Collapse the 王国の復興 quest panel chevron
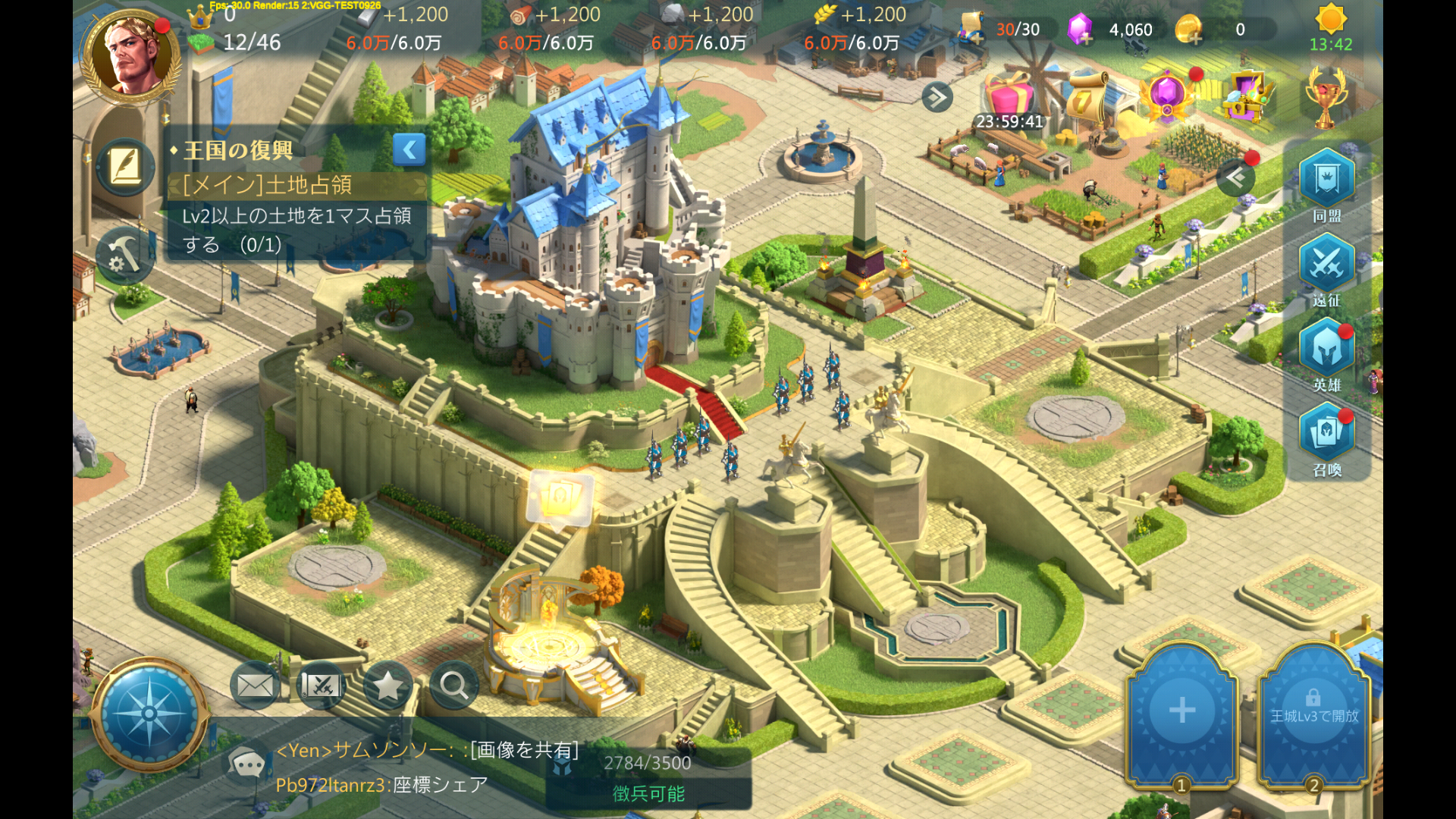Image resolution: width=1456 pixels, height=819 pixels. pyautogui.click(x=409, y=149)
